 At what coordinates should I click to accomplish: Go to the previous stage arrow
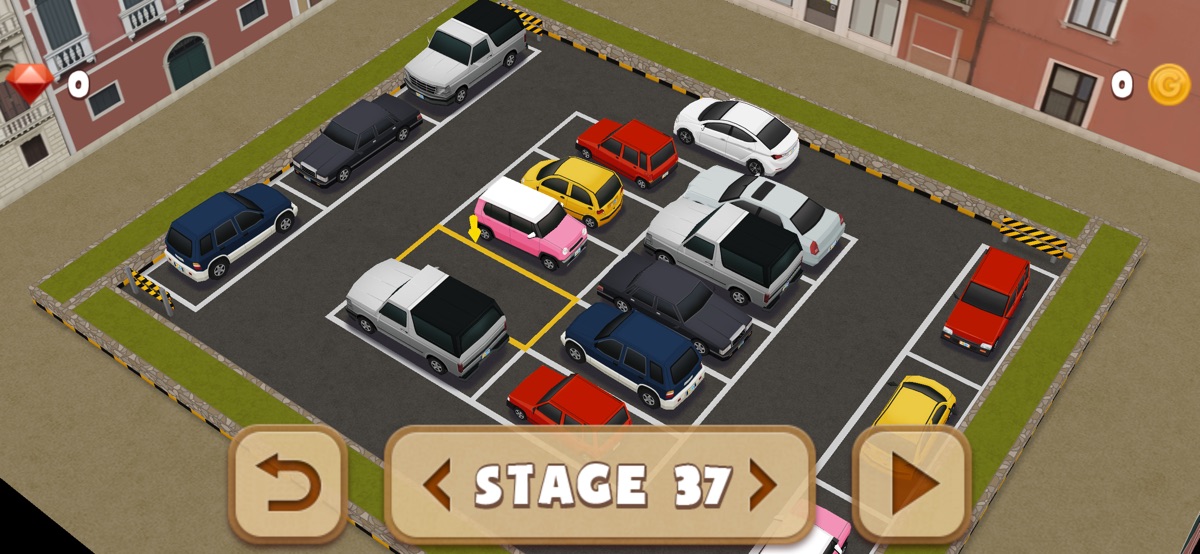[x=436, y=485]
